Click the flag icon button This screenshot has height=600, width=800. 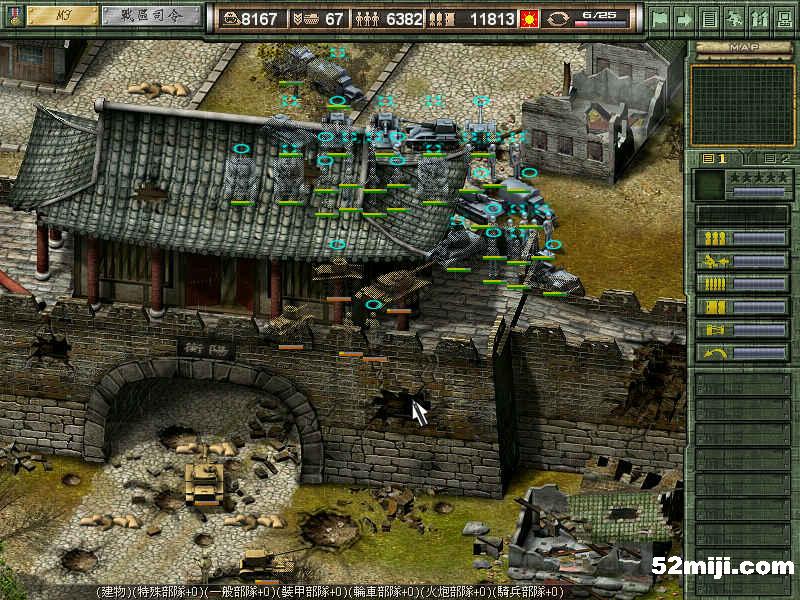(x=660, y=18)
